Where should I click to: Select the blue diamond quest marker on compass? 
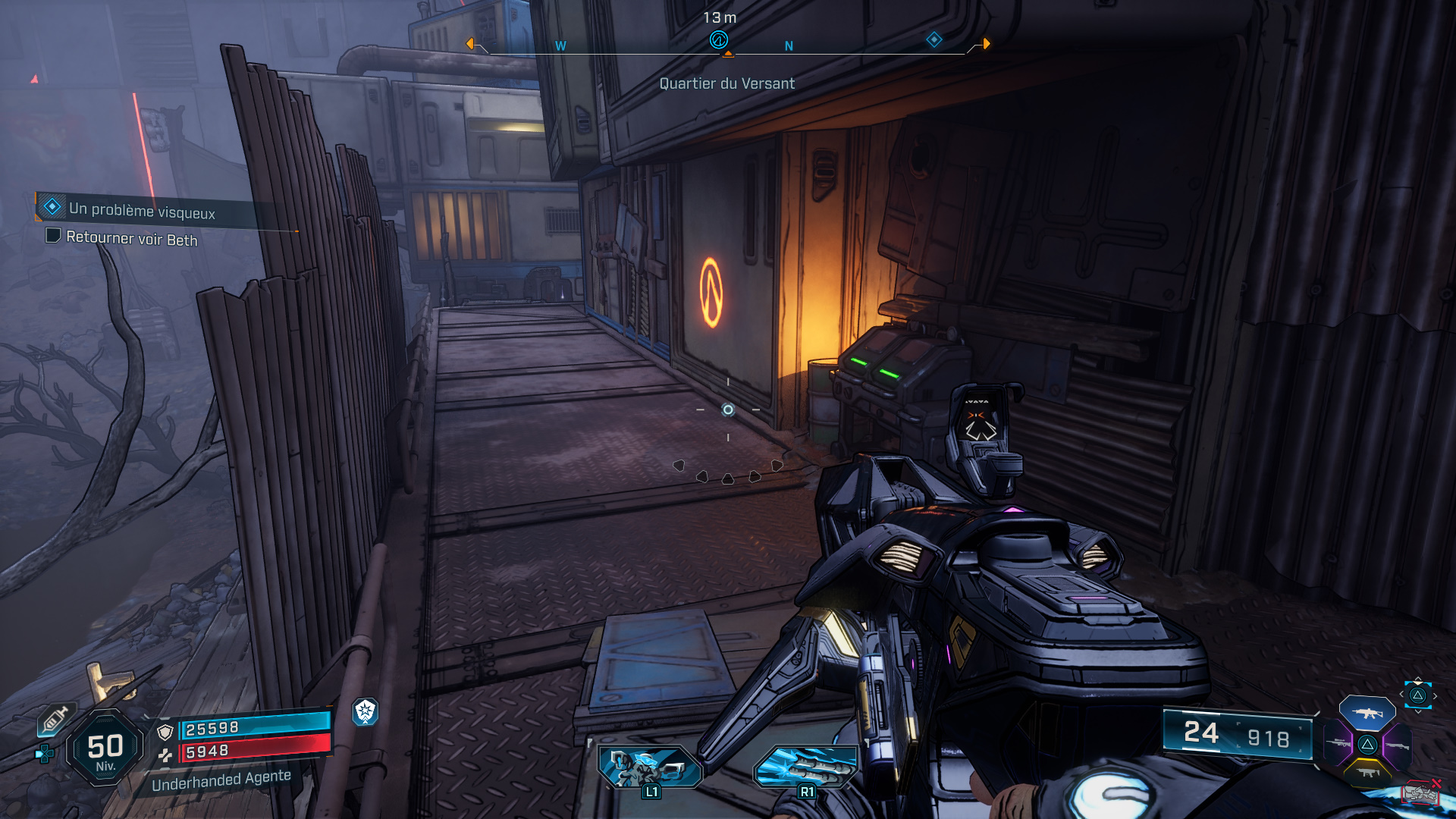pyautogui.click(x=934, y=39)
